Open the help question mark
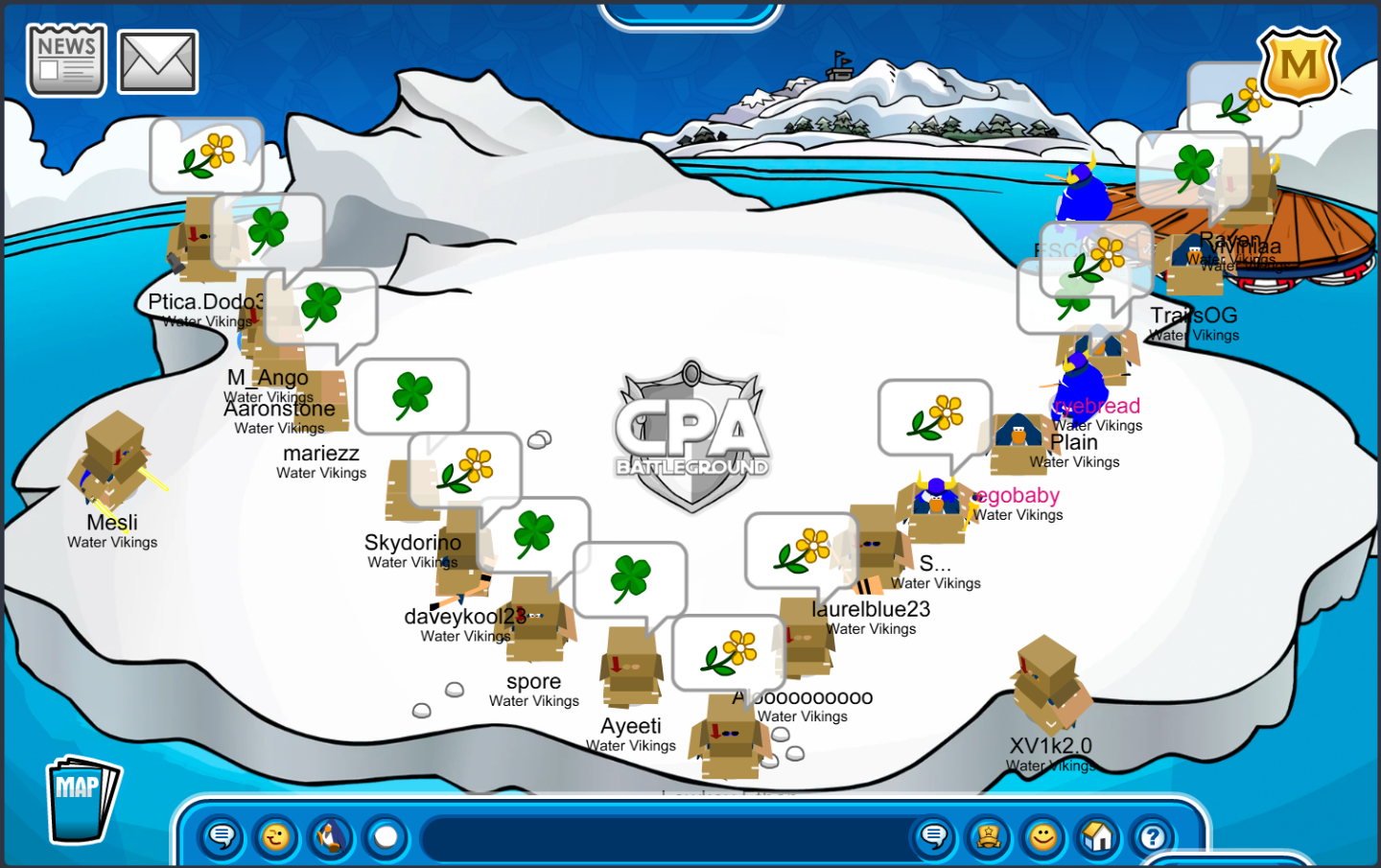 coord(1152,837)
